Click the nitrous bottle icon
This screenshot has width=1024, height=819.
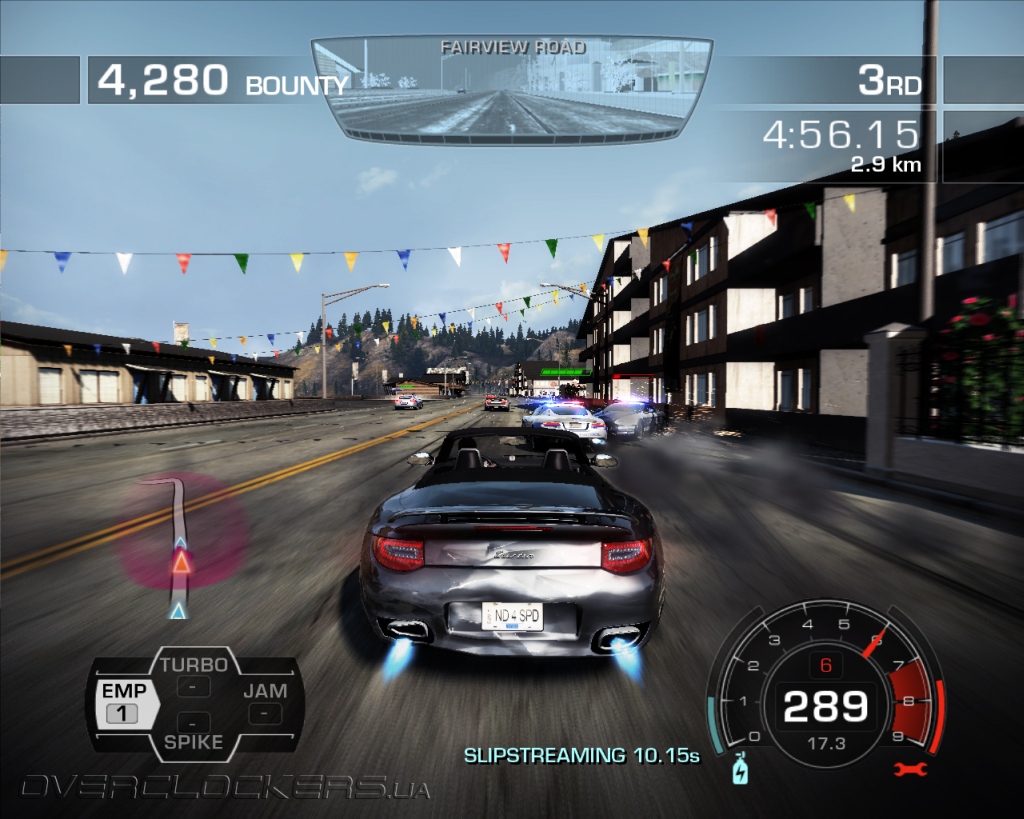click(740, 769)
